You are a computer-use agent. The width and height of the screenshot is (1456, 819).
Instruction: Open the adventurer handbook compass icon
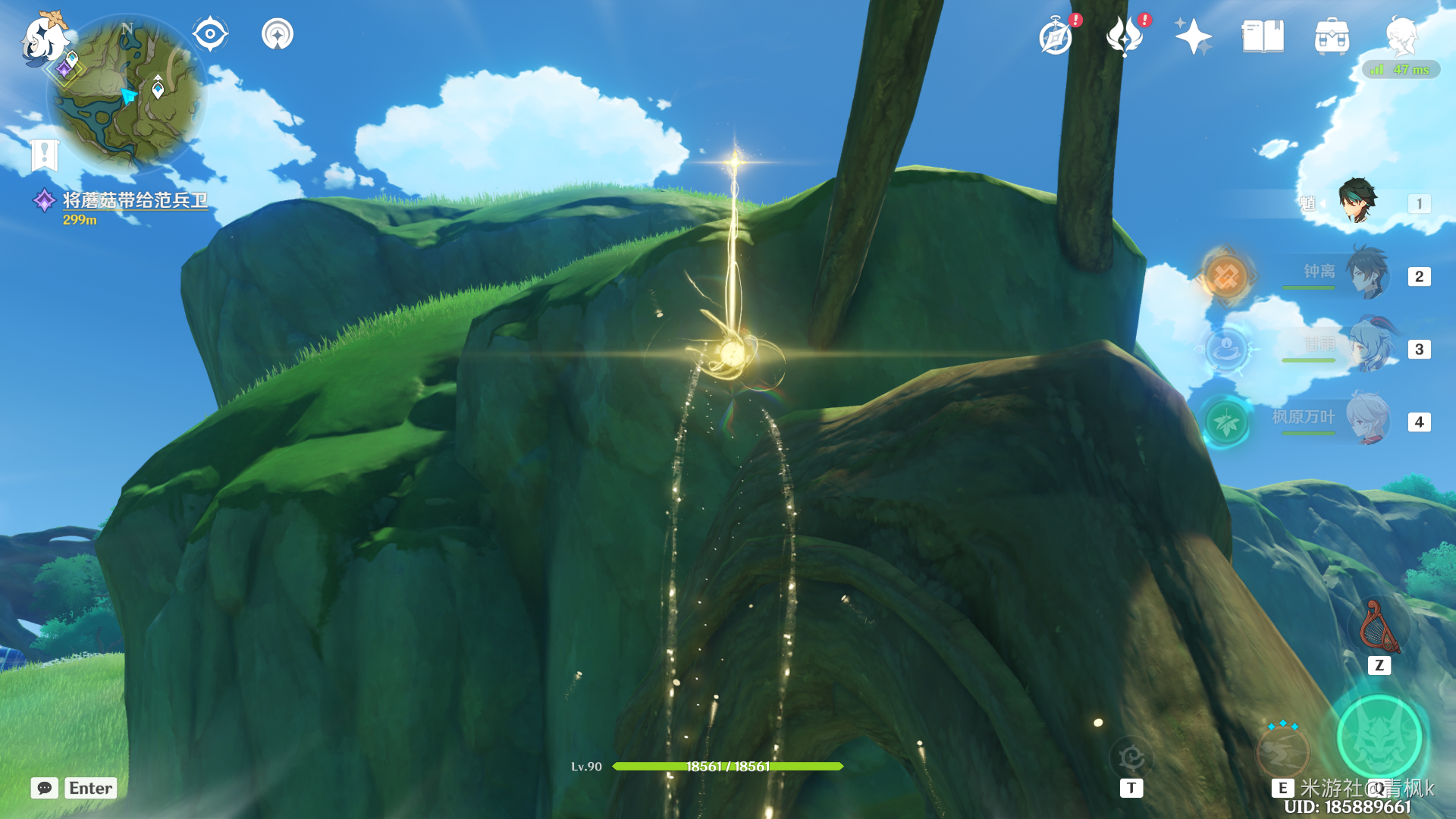tap(1056, 36)
